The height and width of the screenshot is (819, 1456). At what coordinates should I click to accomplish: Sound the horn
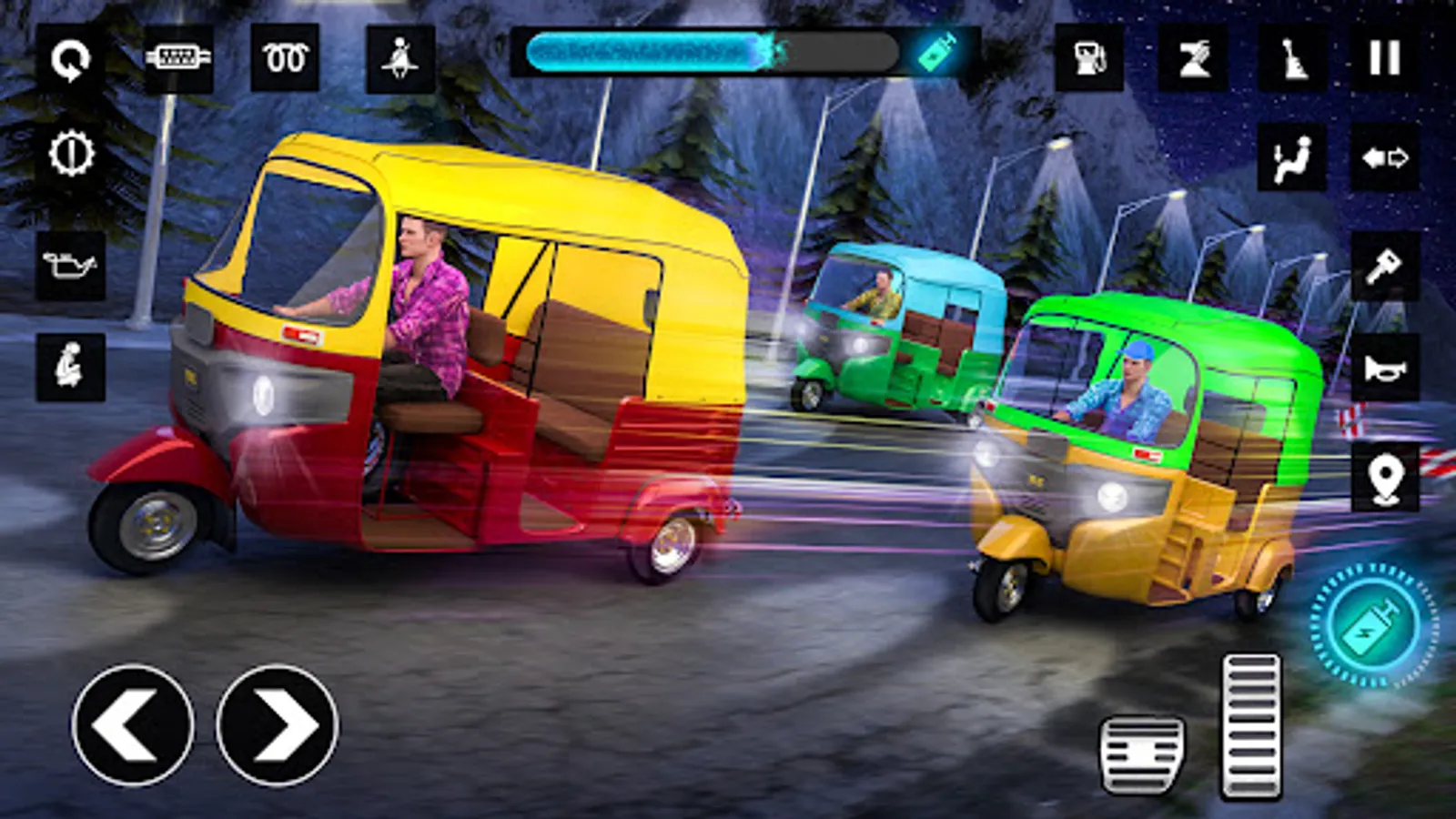(1384, 368)
